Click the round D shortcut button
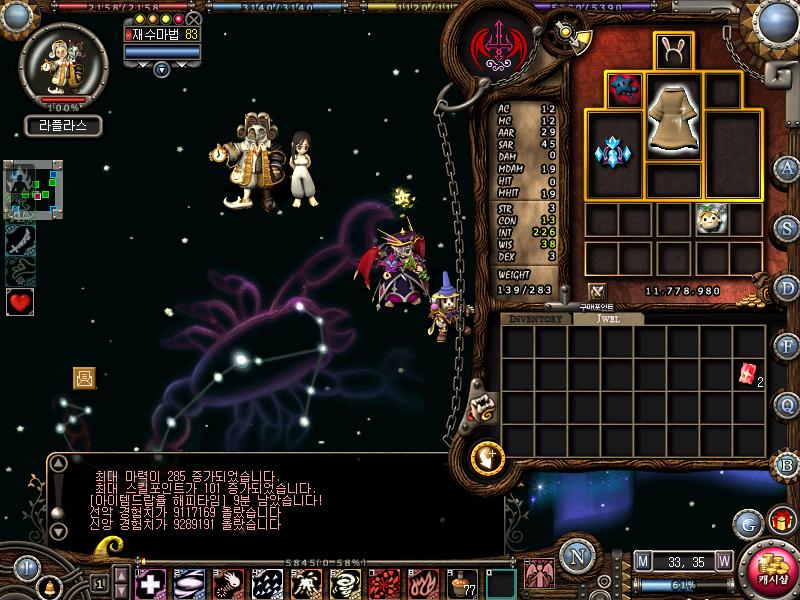This screenshot has height=600, width=800. [787, 287]
